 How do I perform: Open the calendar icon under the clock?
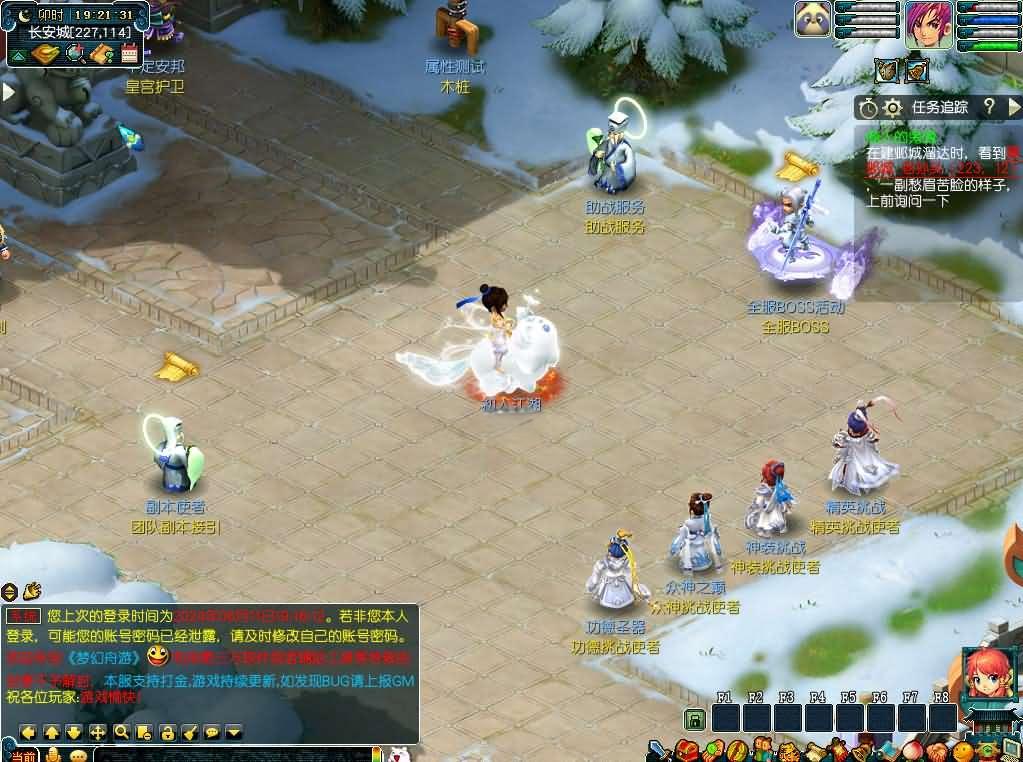click(130, 54)
